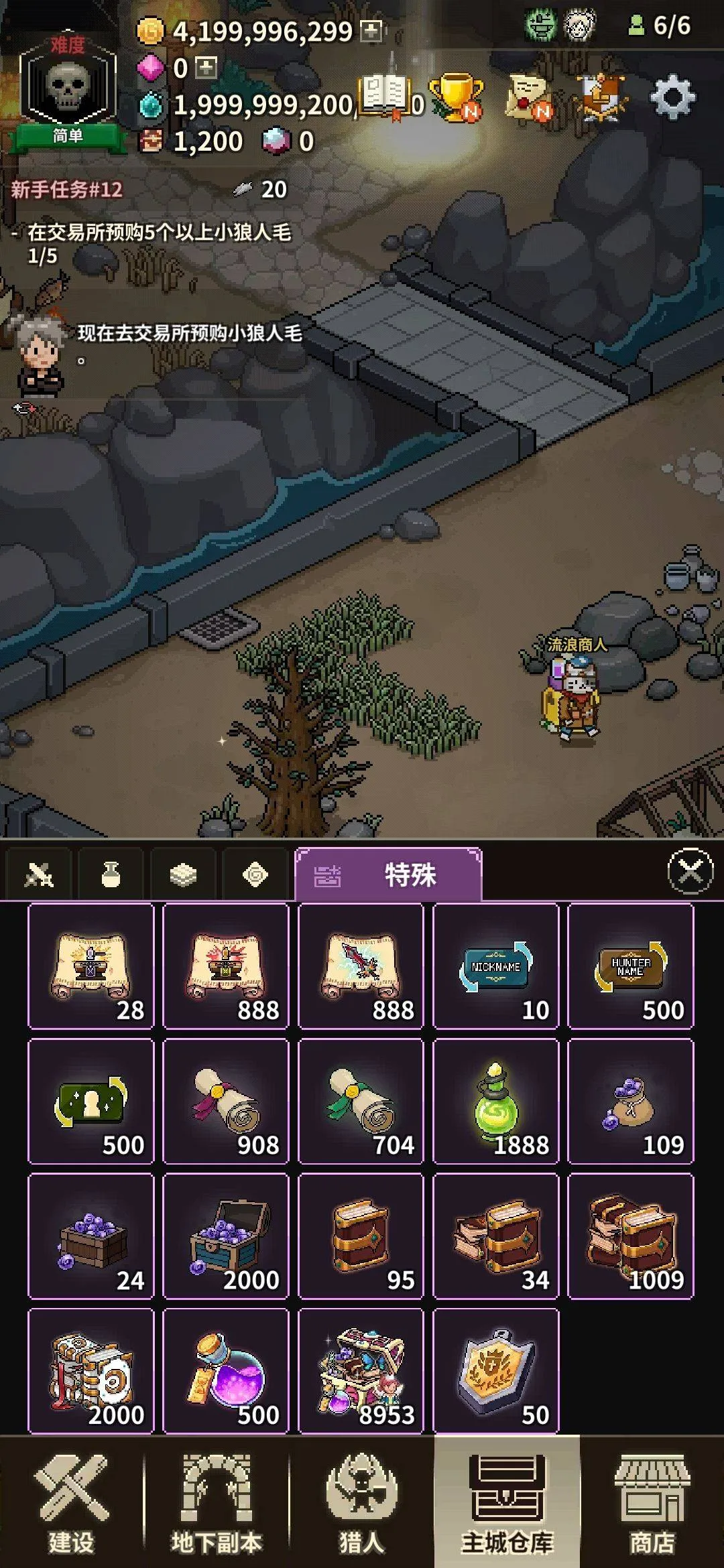Open the settings gear
Viewport: 724px width, 1568px height.
[x=672, y=99]
